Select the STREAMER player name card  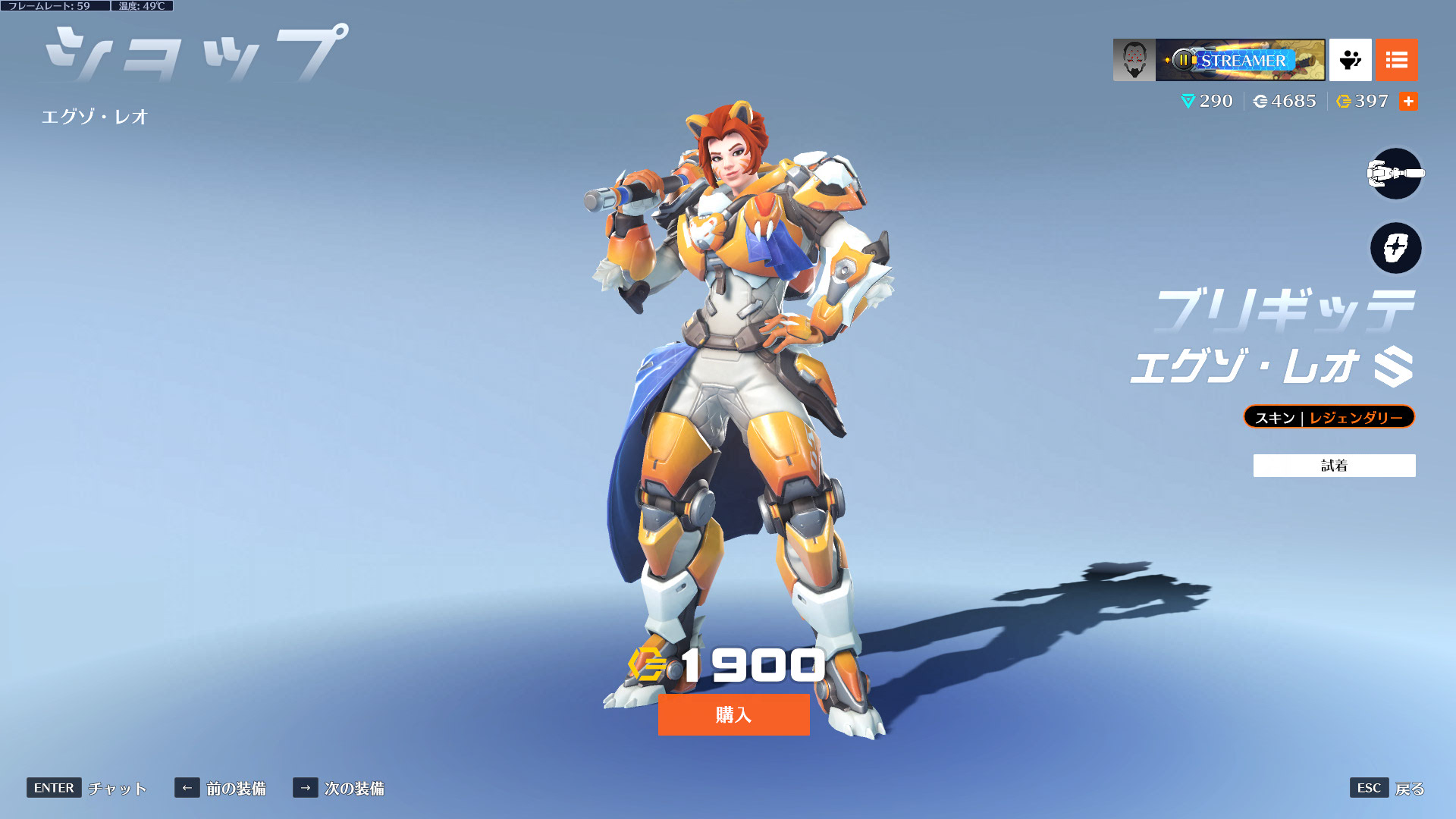coord(1240,60)
